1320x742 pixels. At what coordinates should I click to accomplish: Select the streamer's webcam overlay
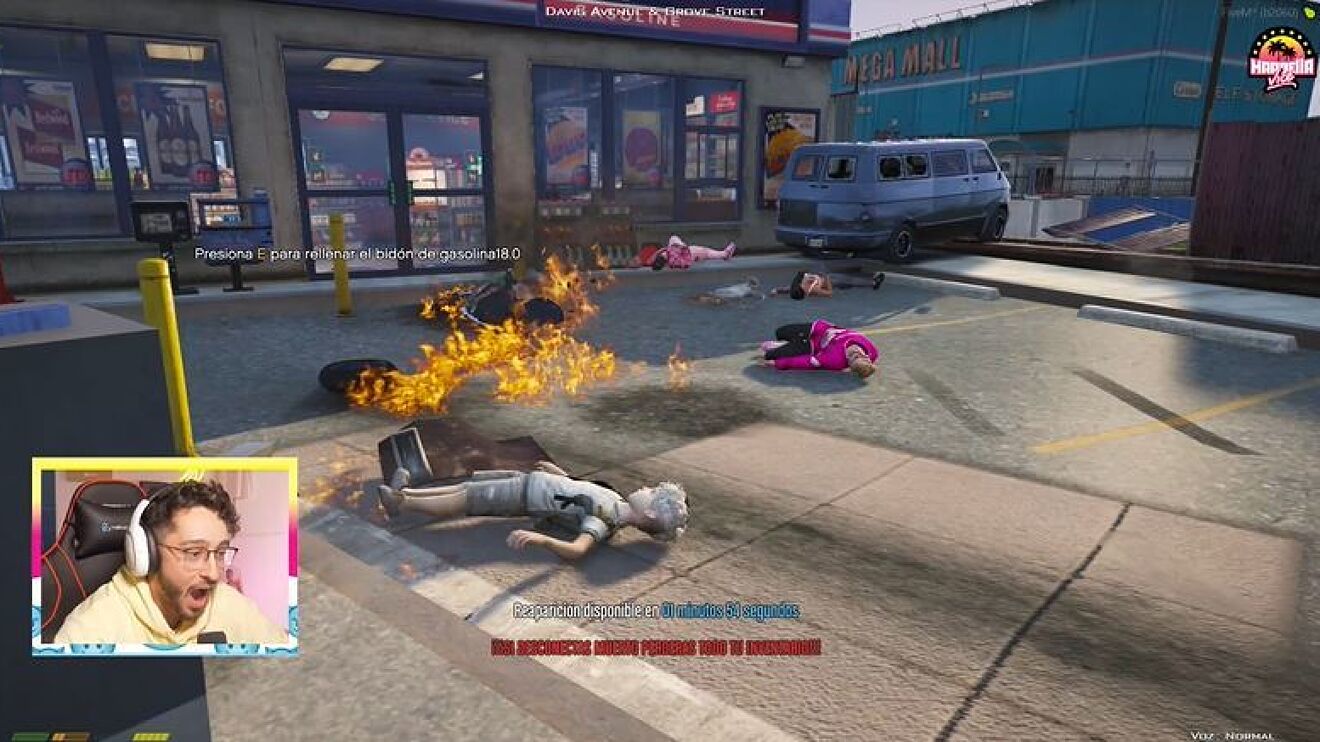coord(165,556)
